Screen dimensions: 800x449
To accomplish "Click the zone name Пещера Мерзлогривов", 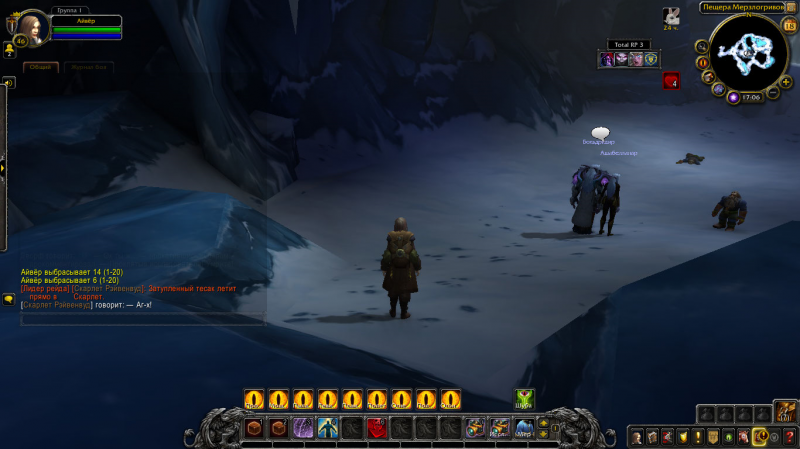I will (x=741, y=7).
